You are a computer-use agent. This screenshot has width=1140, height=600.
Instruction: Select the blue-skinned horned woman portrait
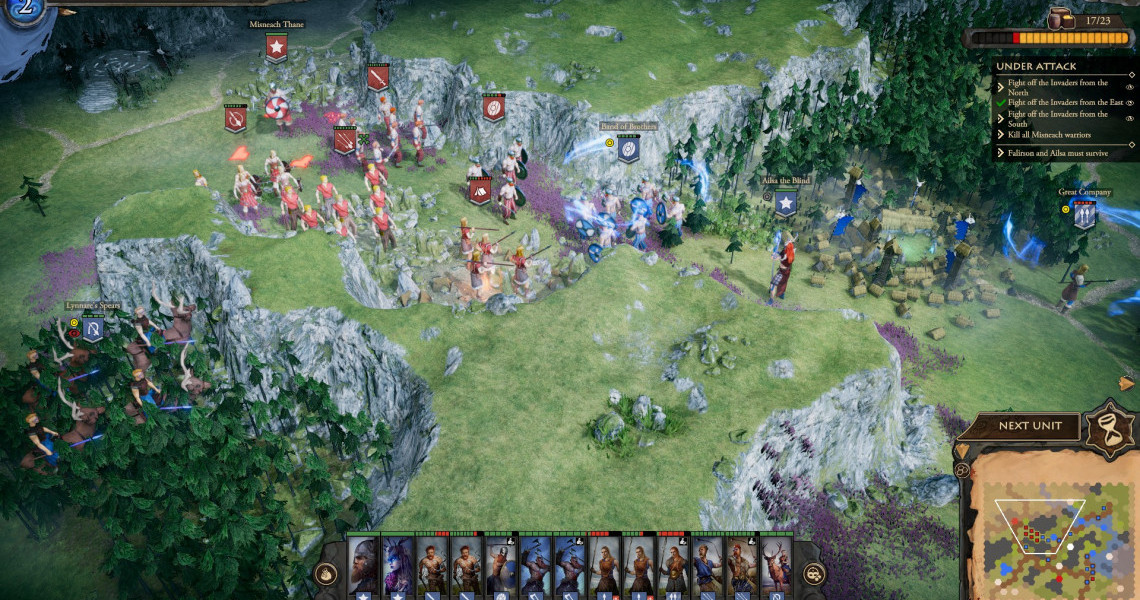tap(398, 564)
